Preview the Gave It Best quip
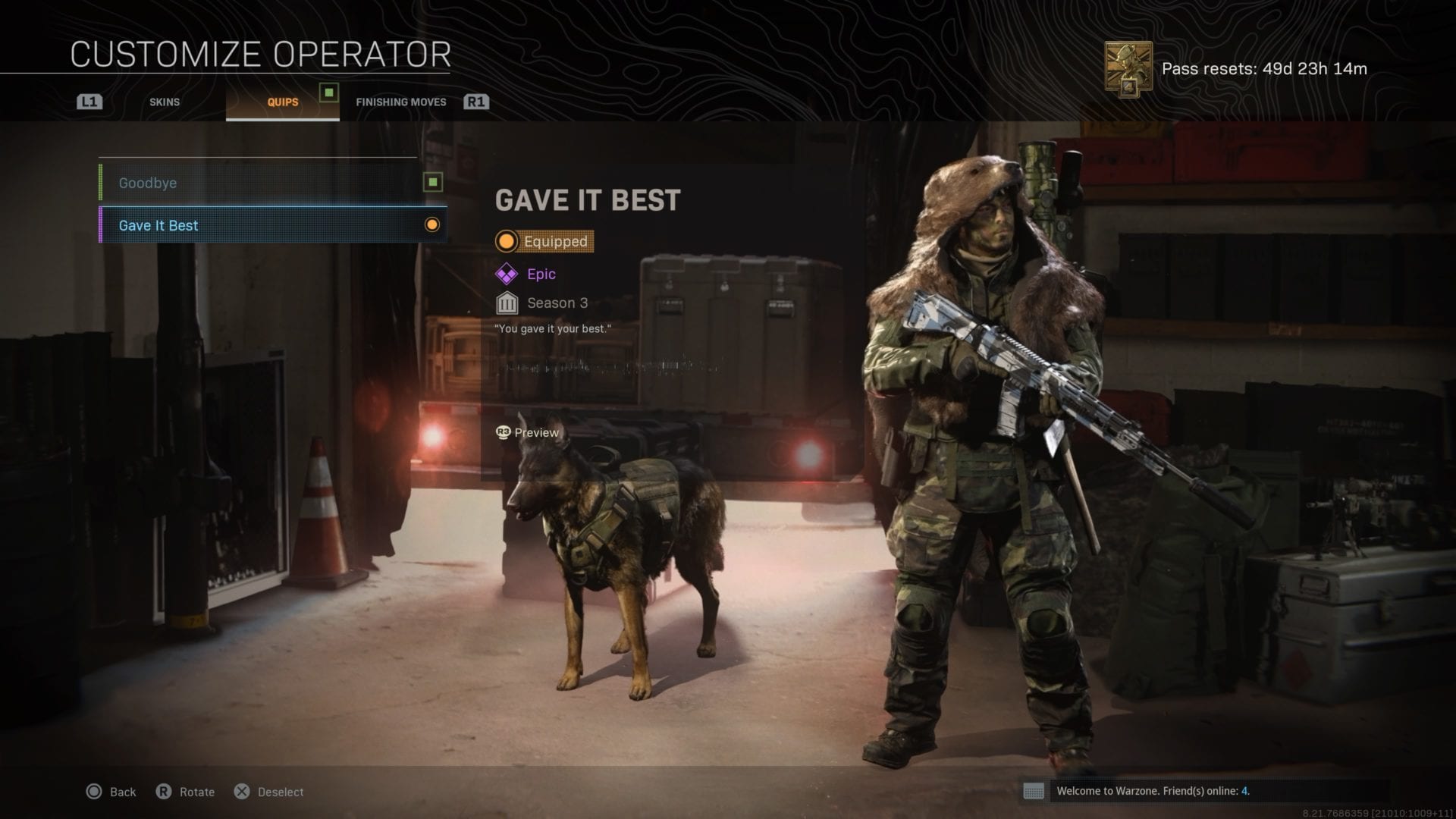The image size is (1456, 819). [528, 432]
